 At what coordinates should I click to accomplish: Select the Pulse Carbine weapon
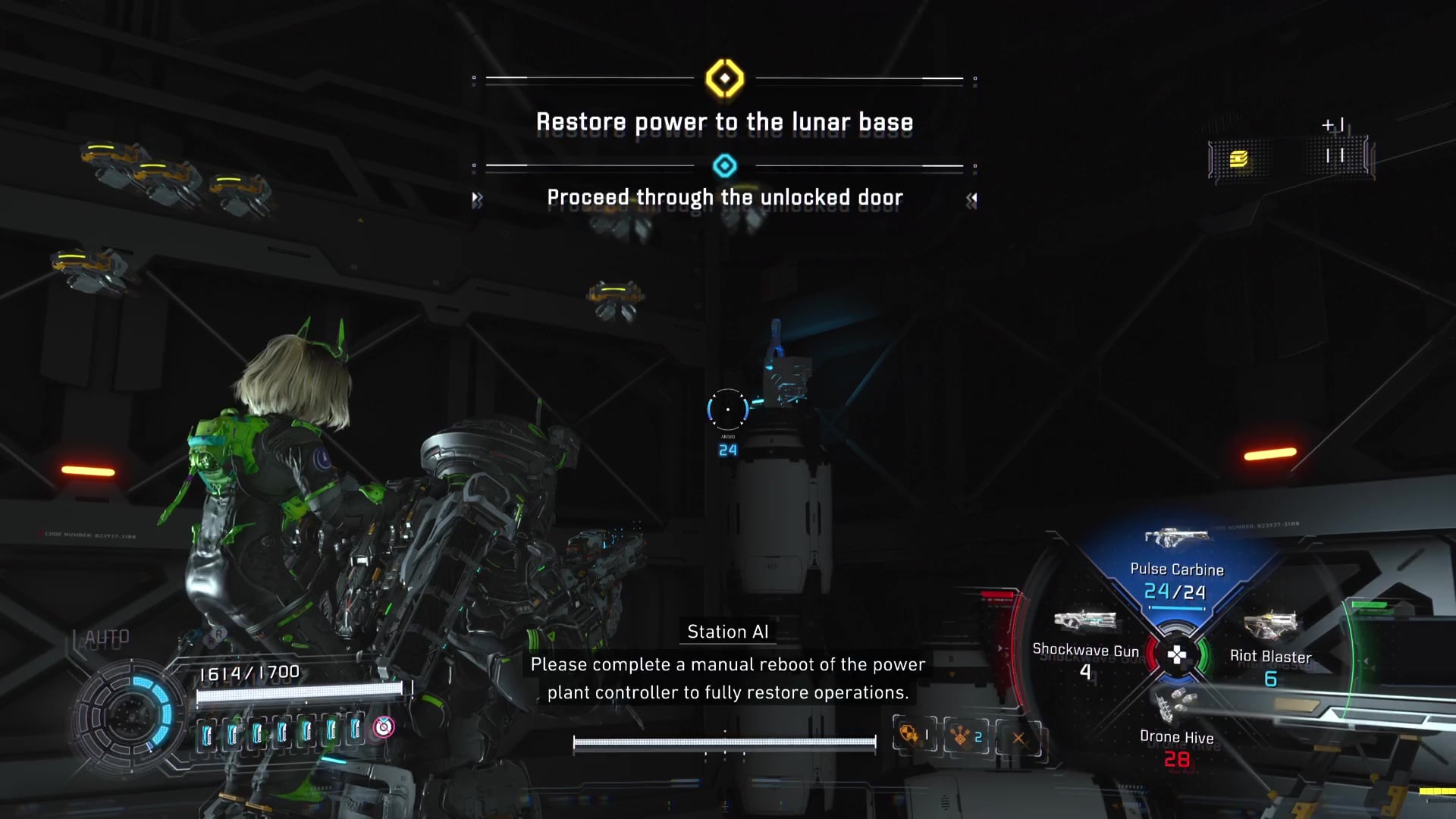pyautogui.click(x=1175, y=569)
